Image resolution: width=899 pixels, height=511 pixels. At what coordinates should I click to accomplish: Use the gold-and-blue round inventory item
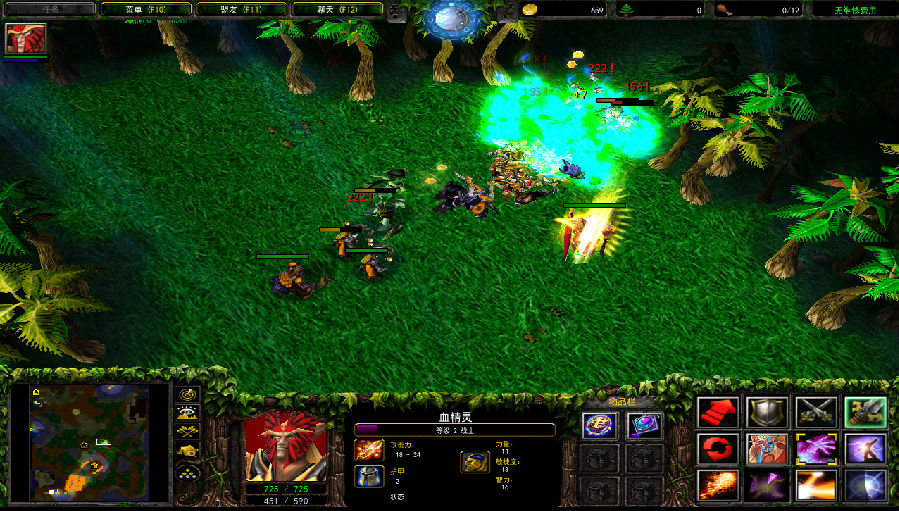point(598,426)
